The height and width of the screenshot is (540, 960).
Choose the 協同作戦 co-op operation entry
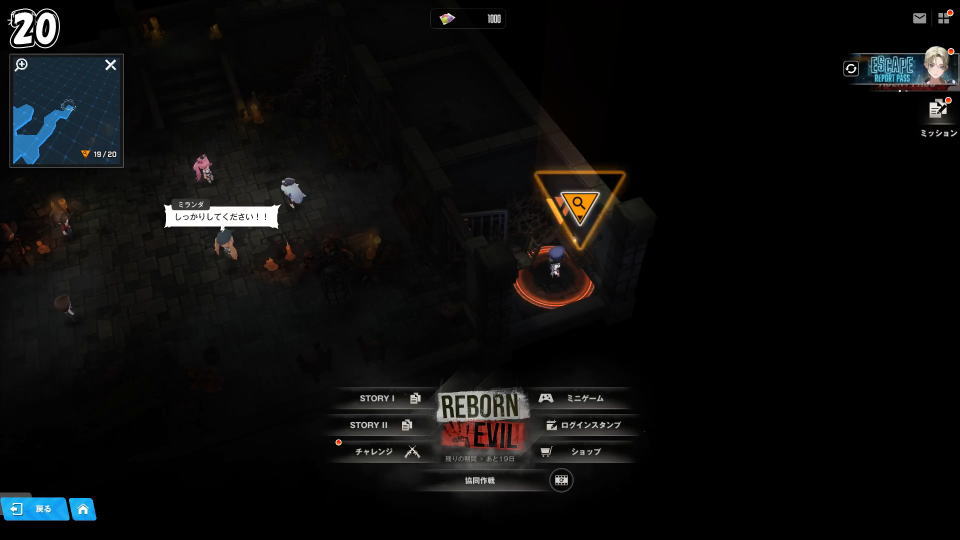click(480, 480)
